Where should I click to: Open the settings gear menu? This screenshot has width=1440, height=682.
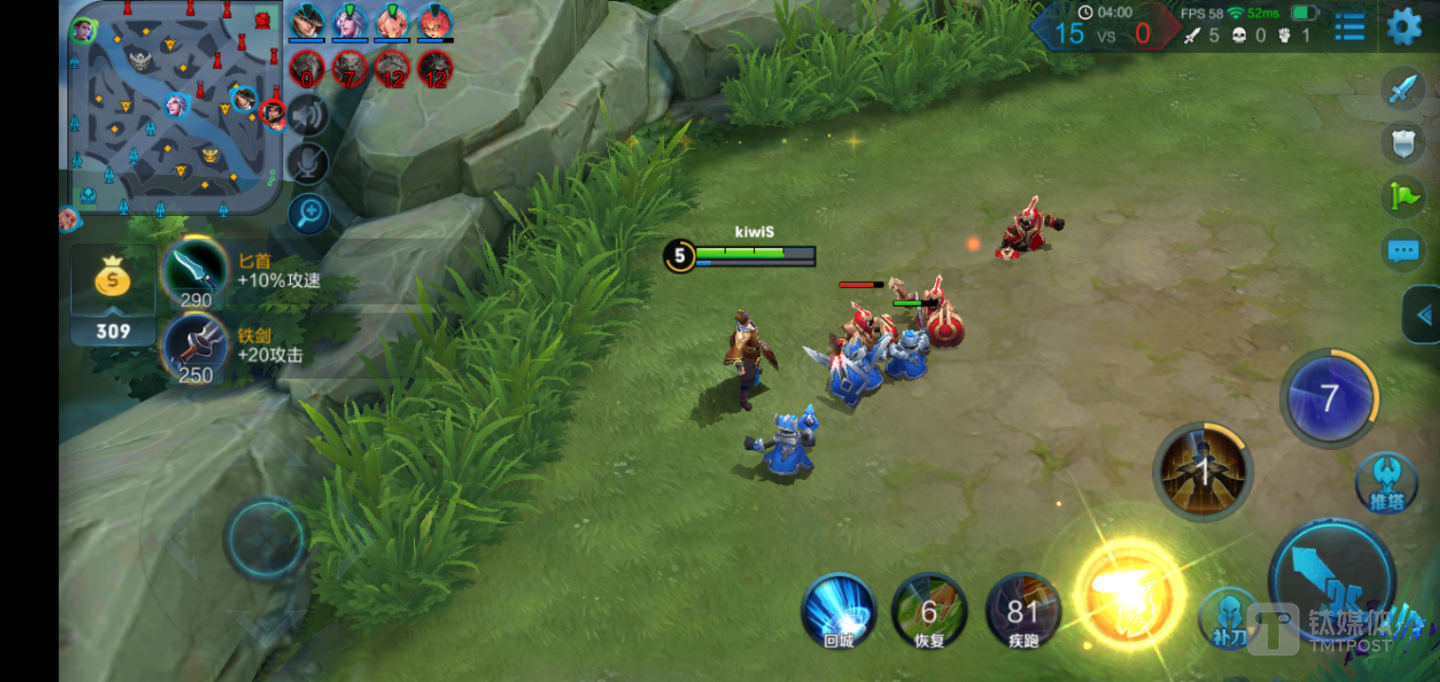click(1404, 27)
